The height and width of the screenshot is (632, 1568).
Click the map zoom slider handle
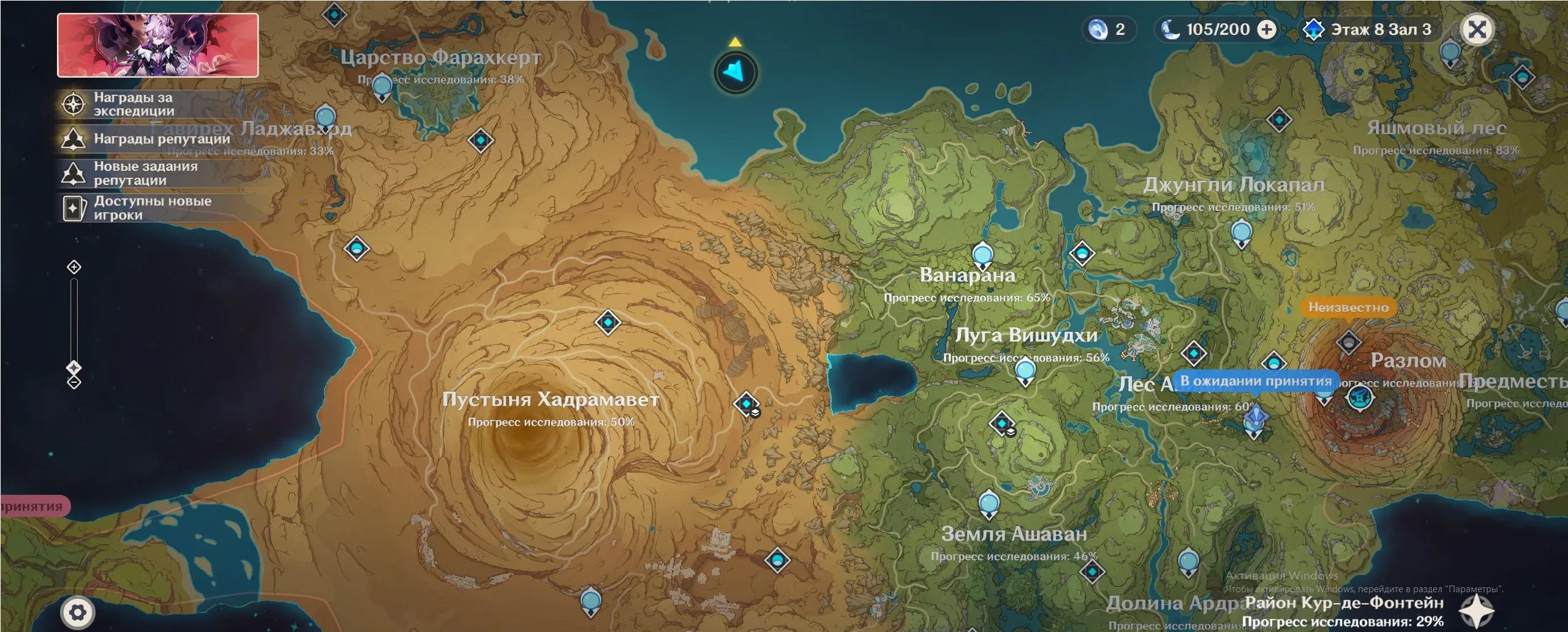pyautogui.click(x=74, y=367)
